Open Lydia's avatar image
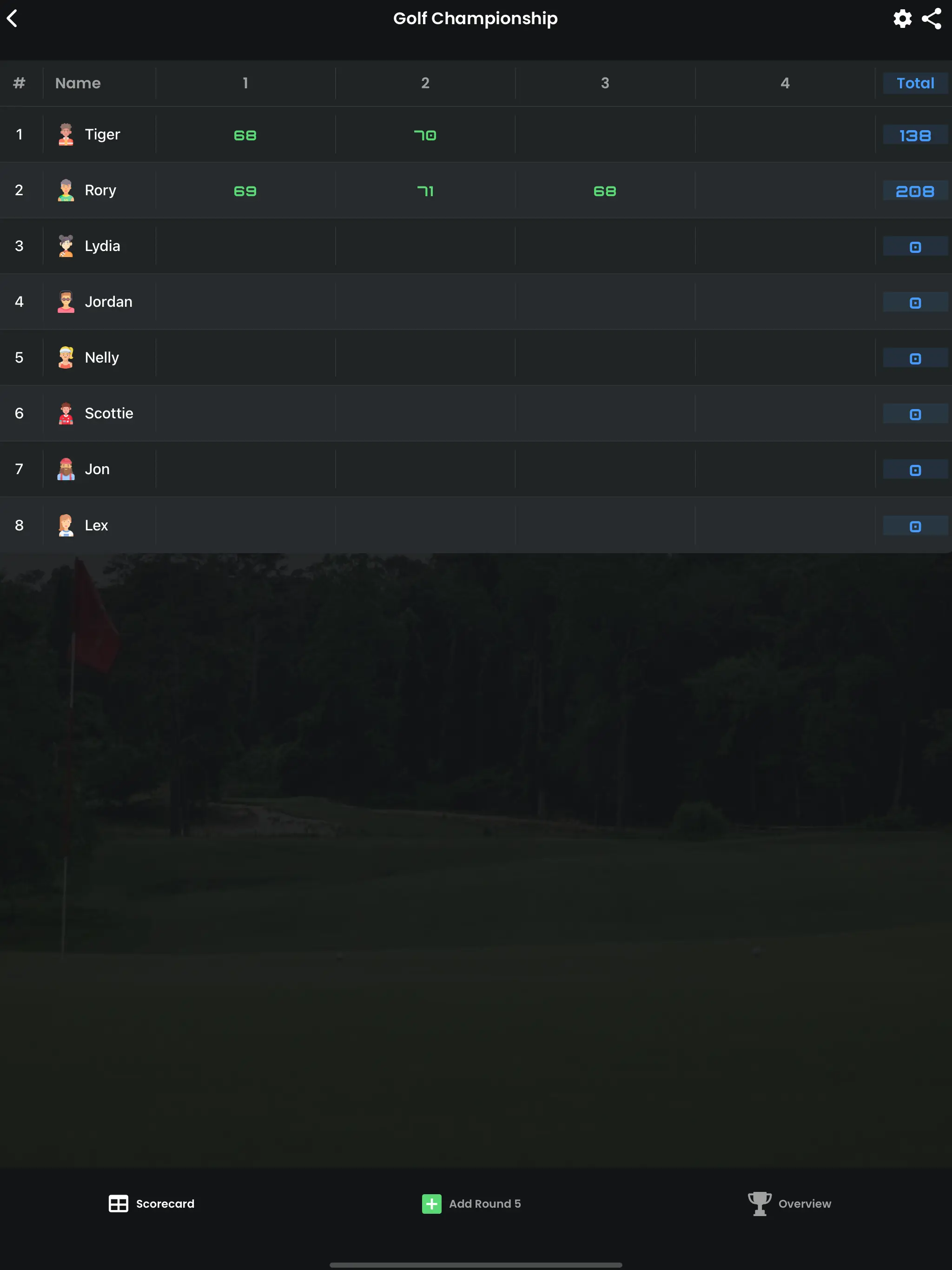This screenshot has height=1270, width=952. [x=66, y=246]
